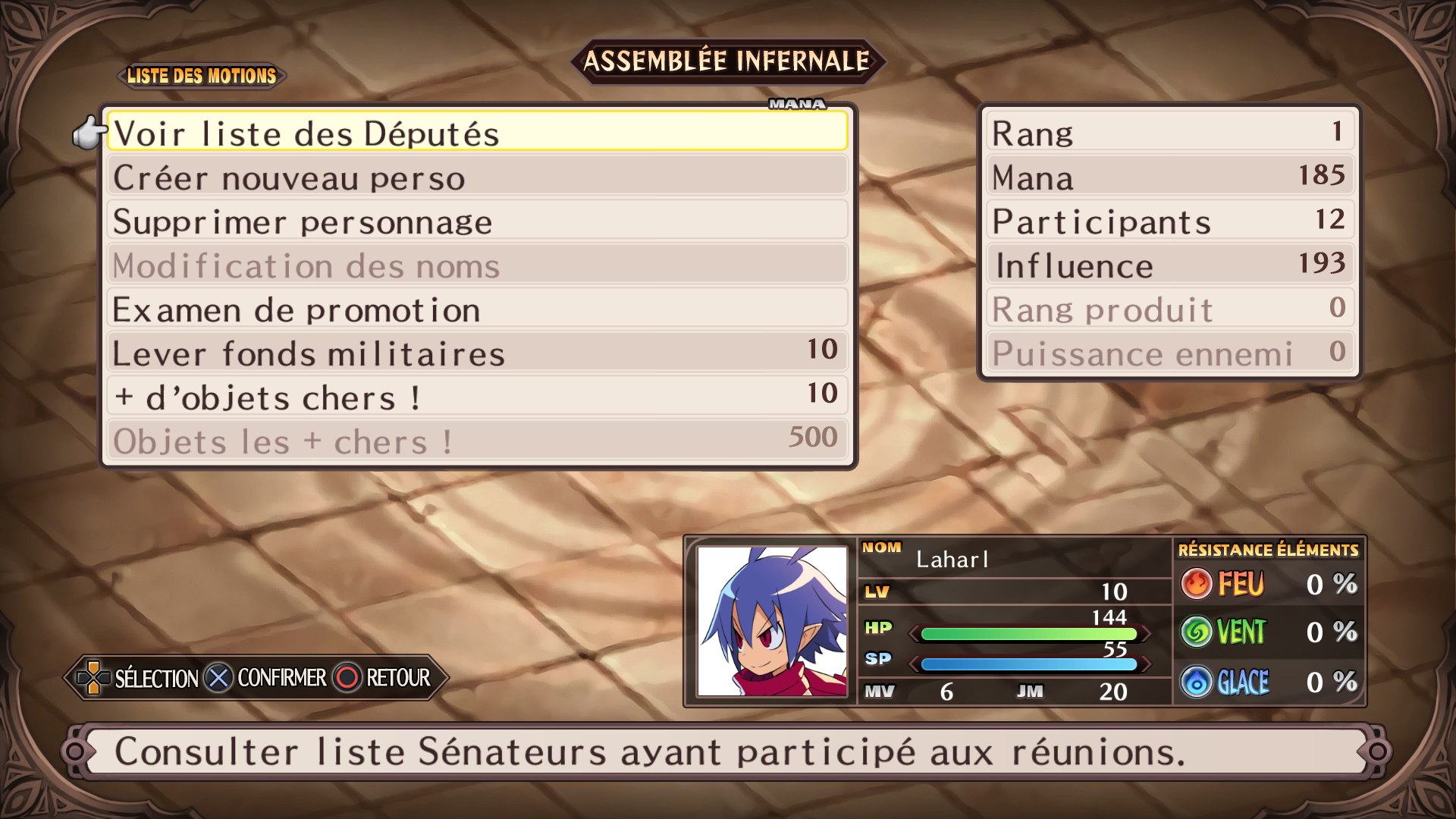Pick the + d'objets chers ! motion
The width and height of the screenshot is (1456, 819).
(476, 397)
